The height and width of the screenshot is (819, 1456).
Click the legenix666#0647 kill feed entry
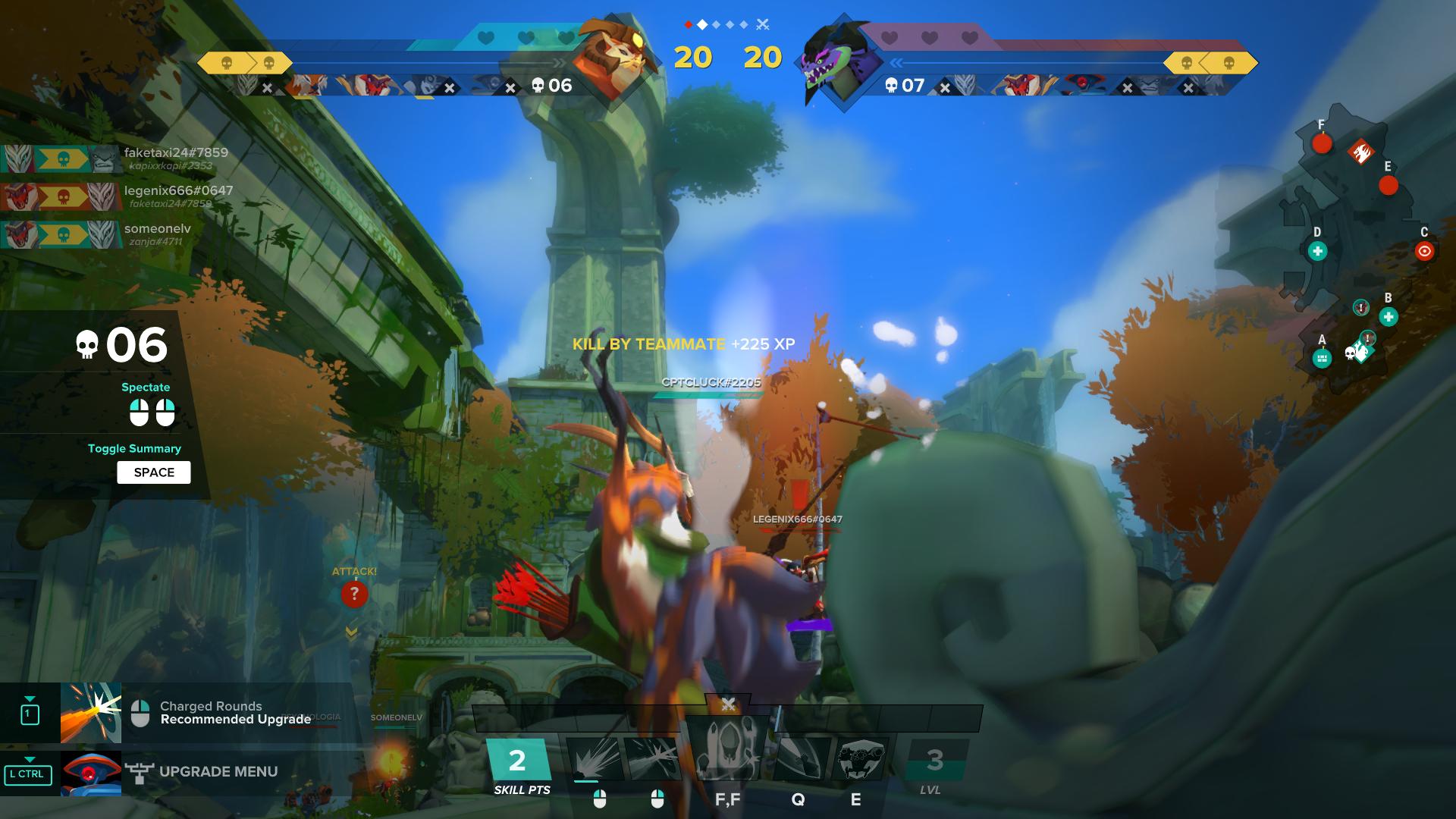pos(178,191)
